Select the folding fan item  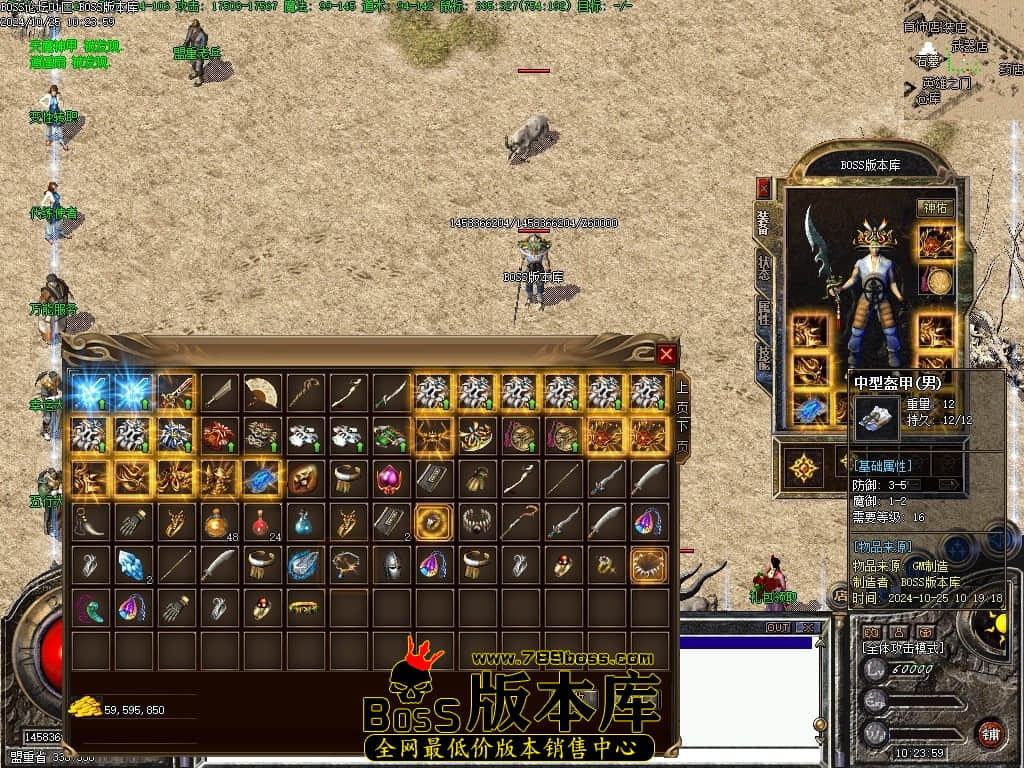pos(261,392)
